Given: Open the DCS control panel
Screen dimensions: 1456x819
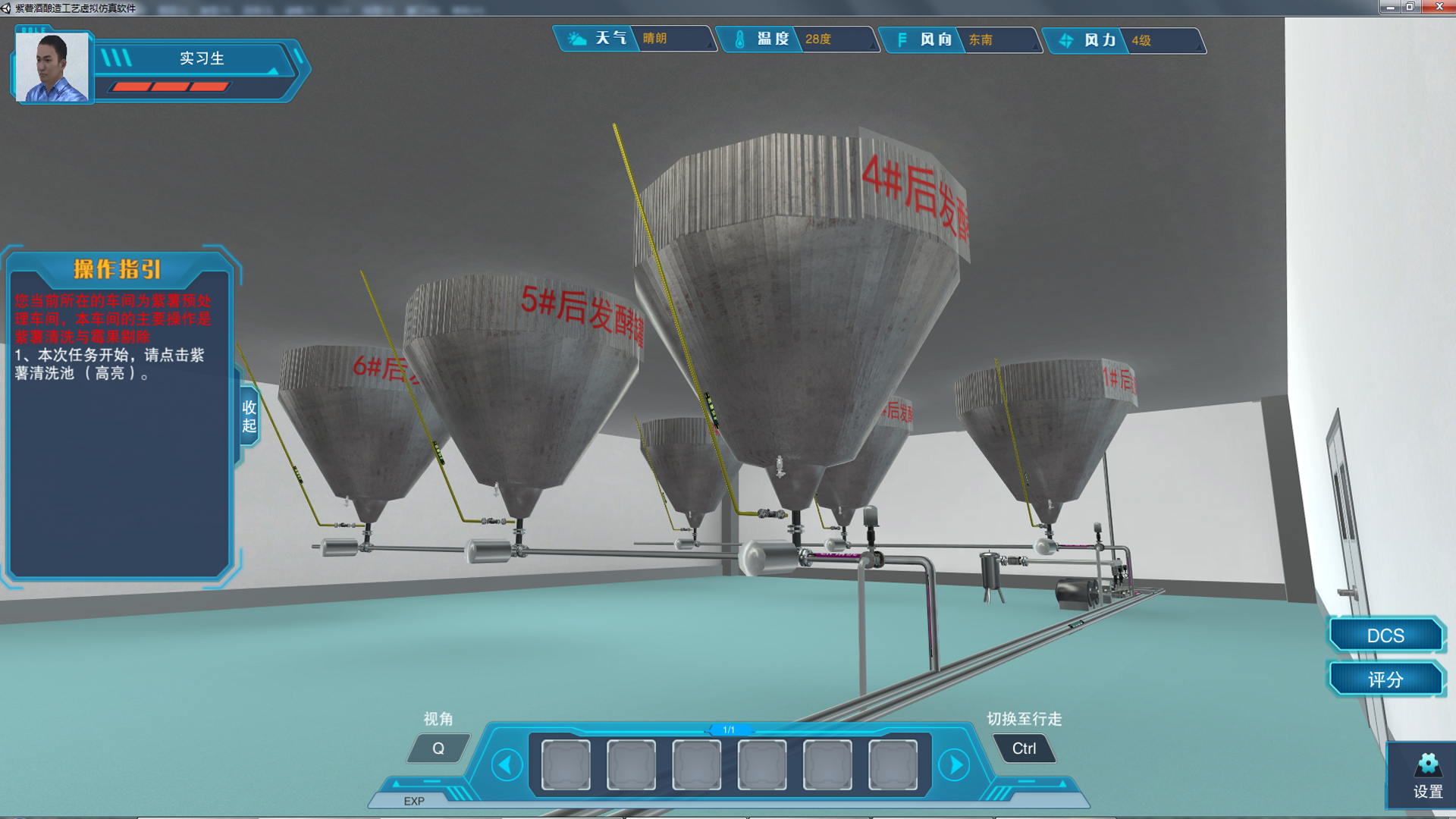Looking at the screenshot, I should [x=1385, y=635].
